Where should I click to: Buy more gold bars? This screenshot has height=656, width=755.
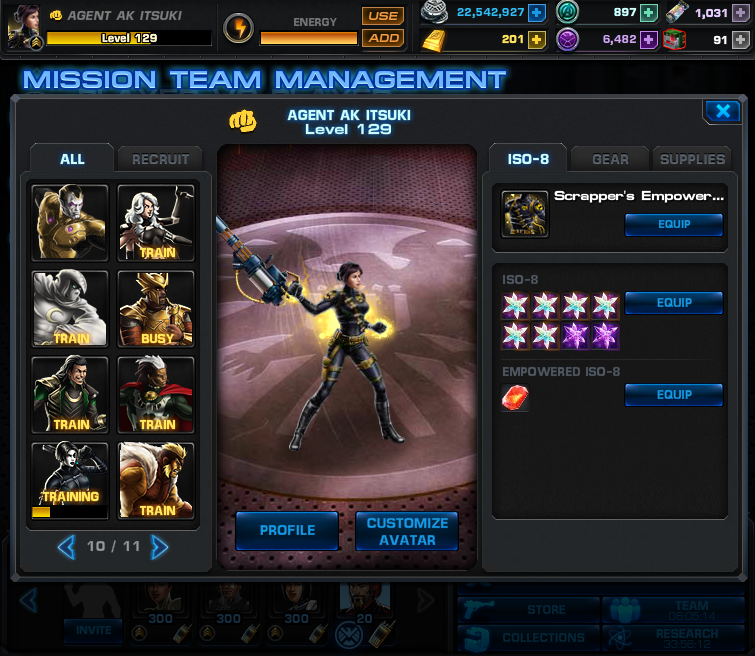pyautogui.click(x=537, y=40)
